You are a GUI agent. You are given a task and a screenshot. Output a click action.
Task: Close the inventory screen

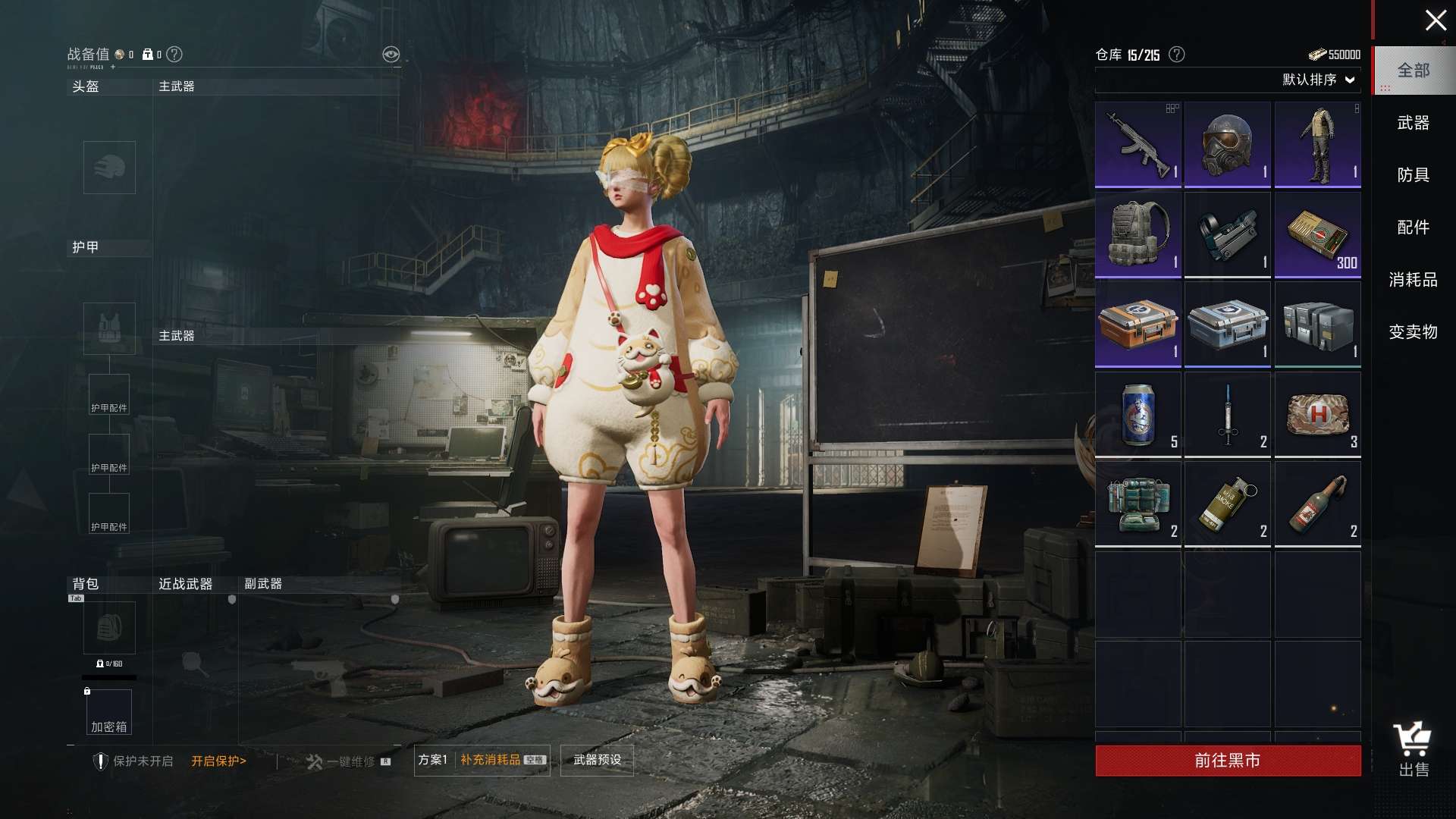pyautogui.click(x=1435, y=20)
